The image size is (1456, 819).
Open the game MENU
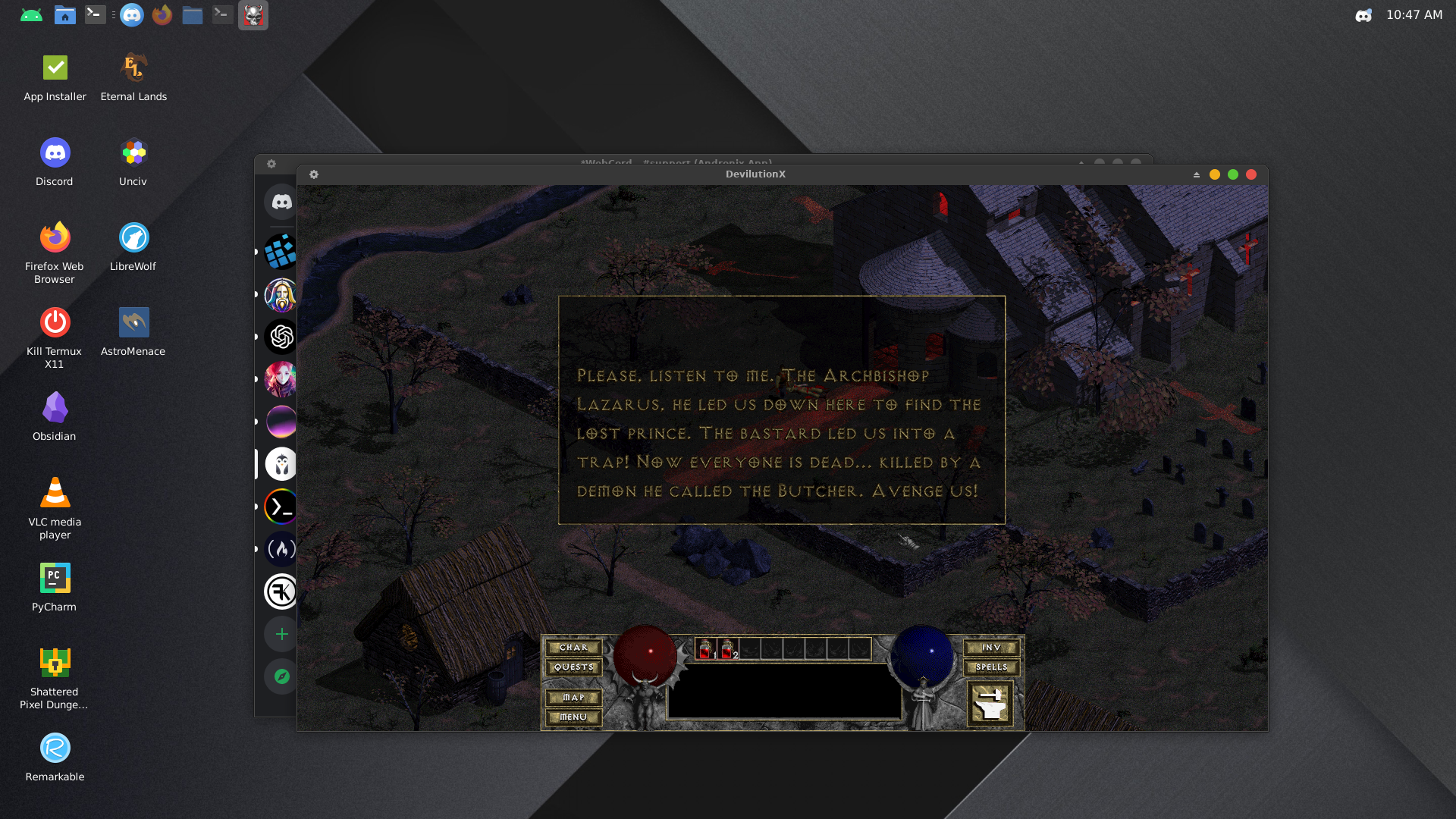(x=573, y=717)
